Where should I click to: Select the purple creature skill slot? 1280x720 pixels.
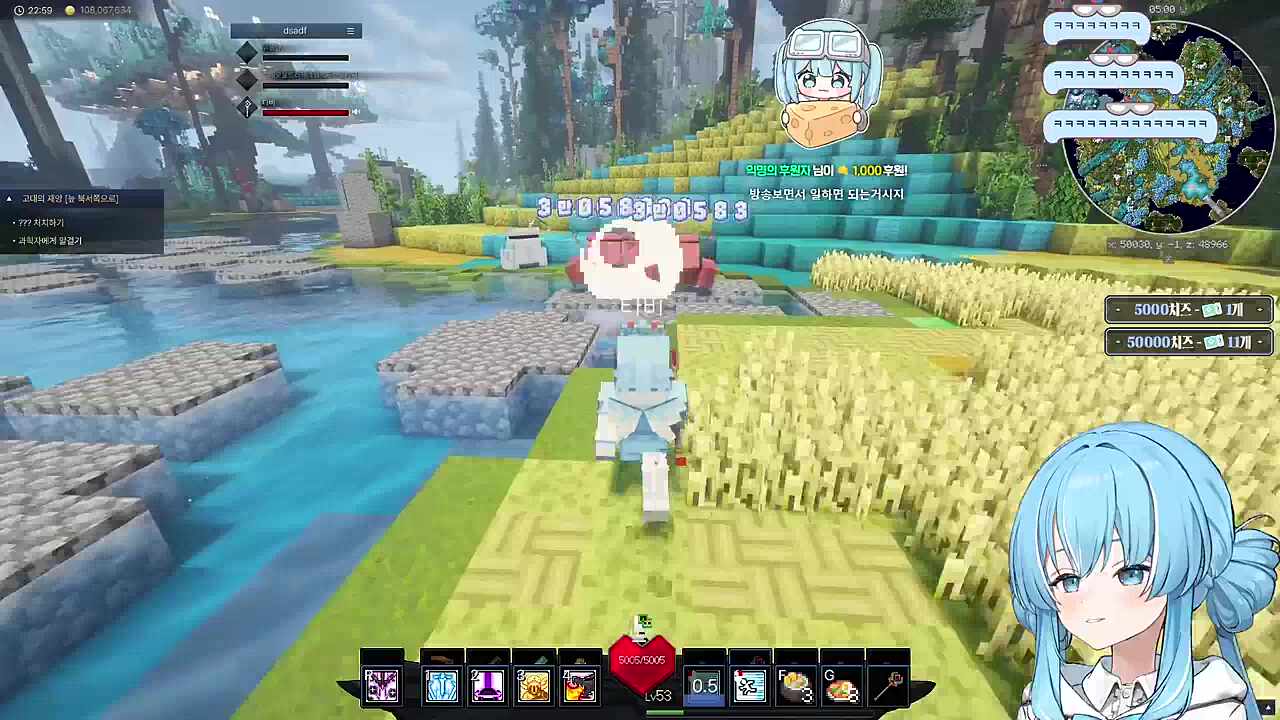click(381, 686)
